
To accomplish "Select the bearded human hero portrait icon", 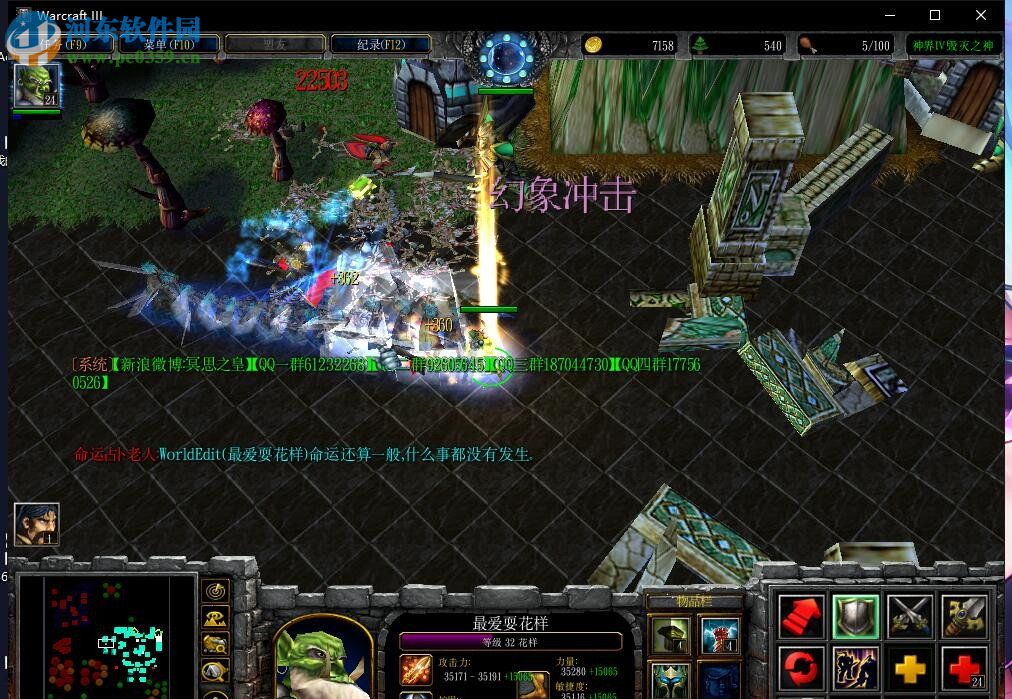I will [x=37, y=524].
